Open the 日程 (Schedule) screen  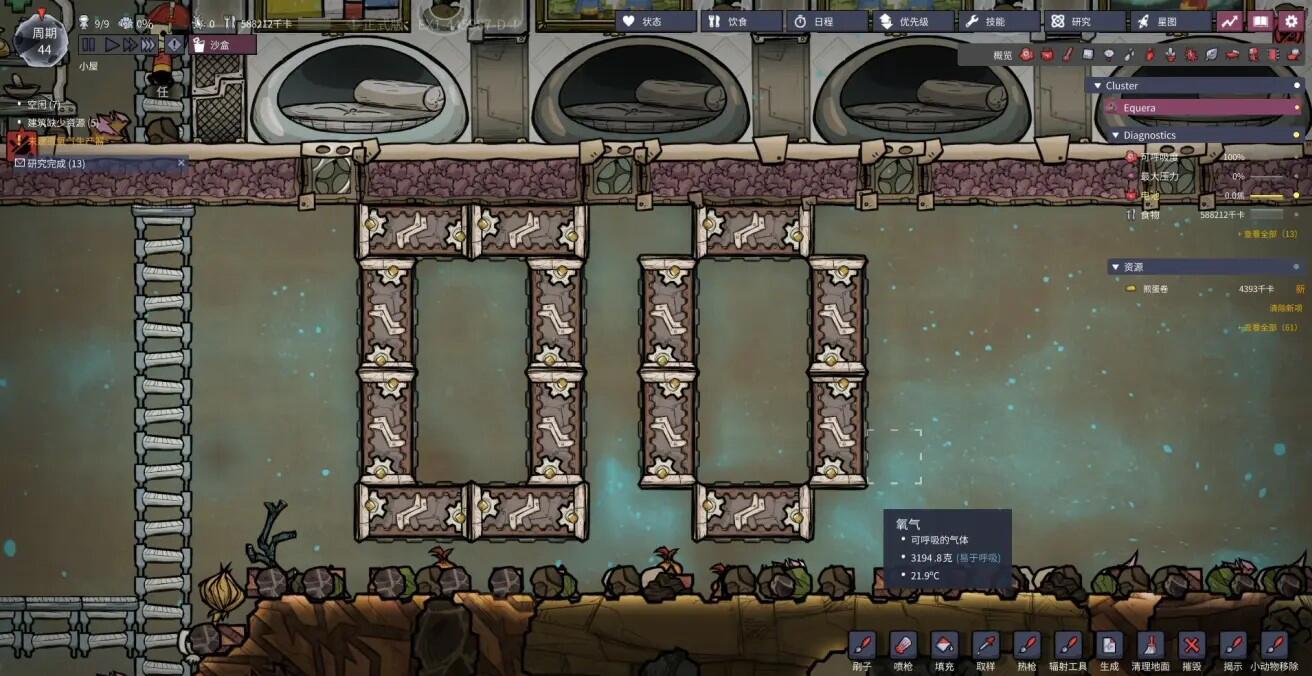826,21
